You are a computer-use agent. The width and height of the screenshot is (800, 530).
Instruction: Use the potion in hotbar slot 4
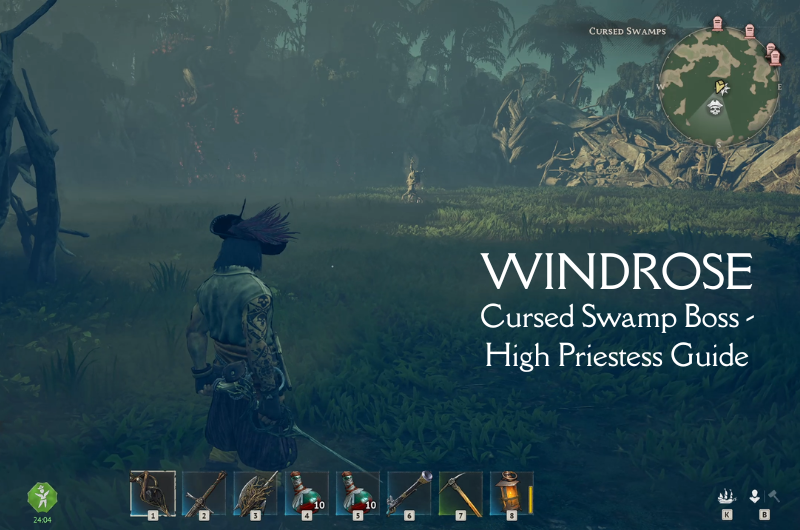306,493
